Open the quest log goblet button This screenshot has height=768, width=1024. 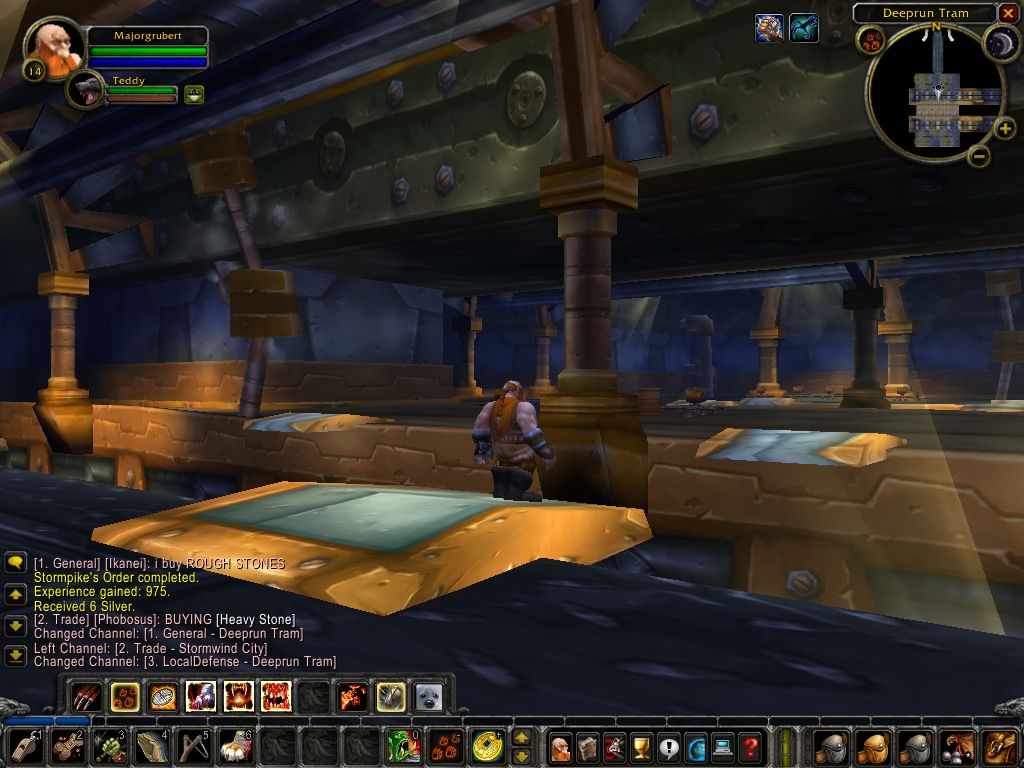click(642, 746)
